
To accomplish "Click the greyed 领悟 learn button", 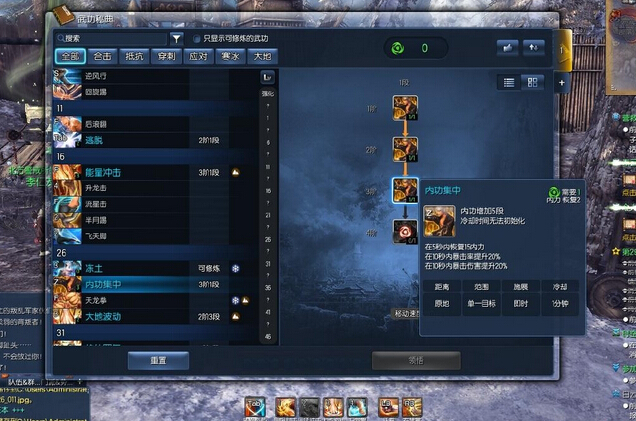I will coord(415,361).
